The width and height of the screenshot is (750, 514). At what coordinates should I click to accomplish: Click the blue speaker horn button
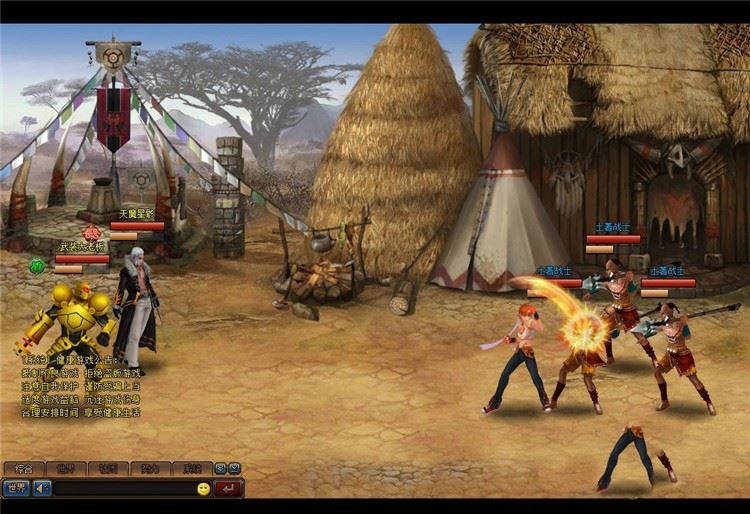pyautogui.click(x=41, y=488)
